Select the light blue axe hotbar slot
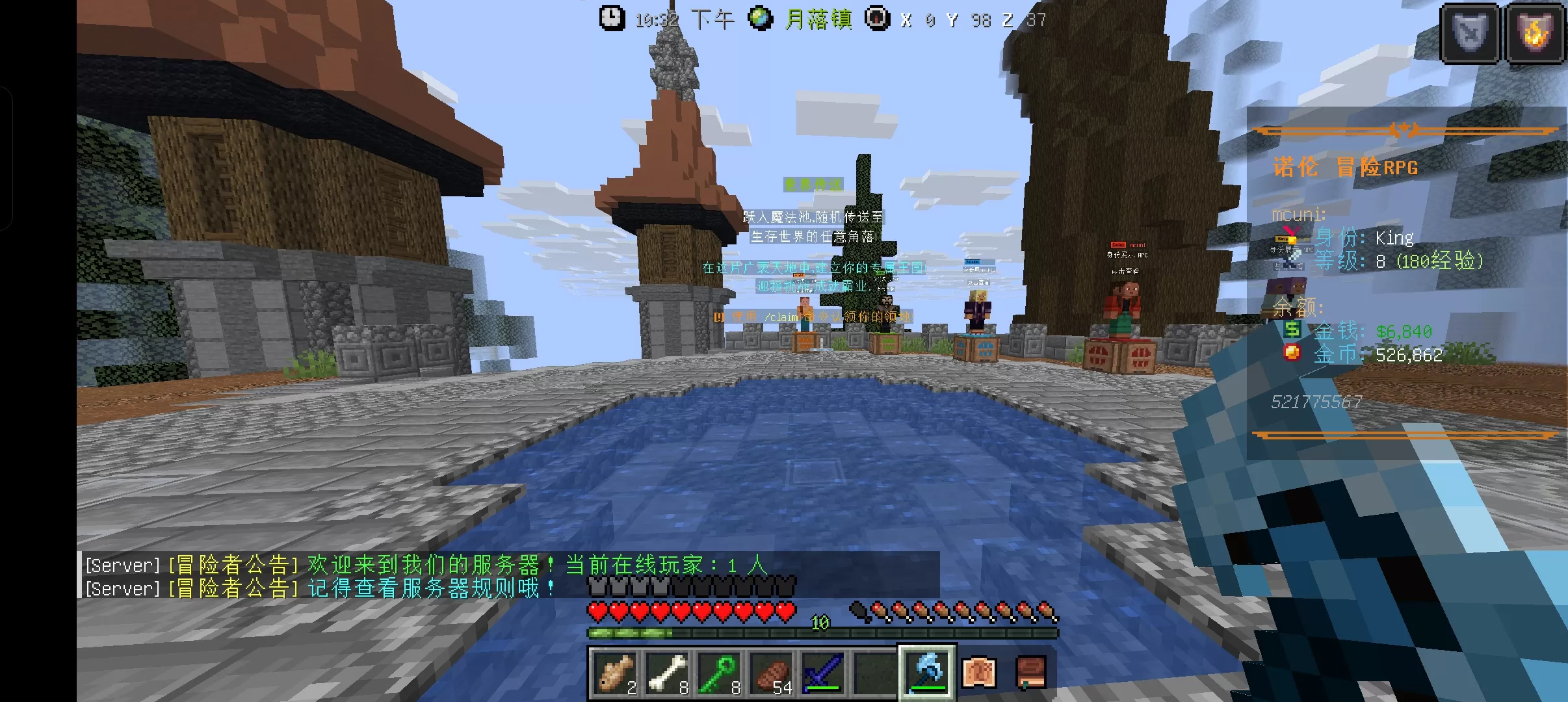This screenshot has width=1568, height=702. pyautogui.click(x=927, y=673)
